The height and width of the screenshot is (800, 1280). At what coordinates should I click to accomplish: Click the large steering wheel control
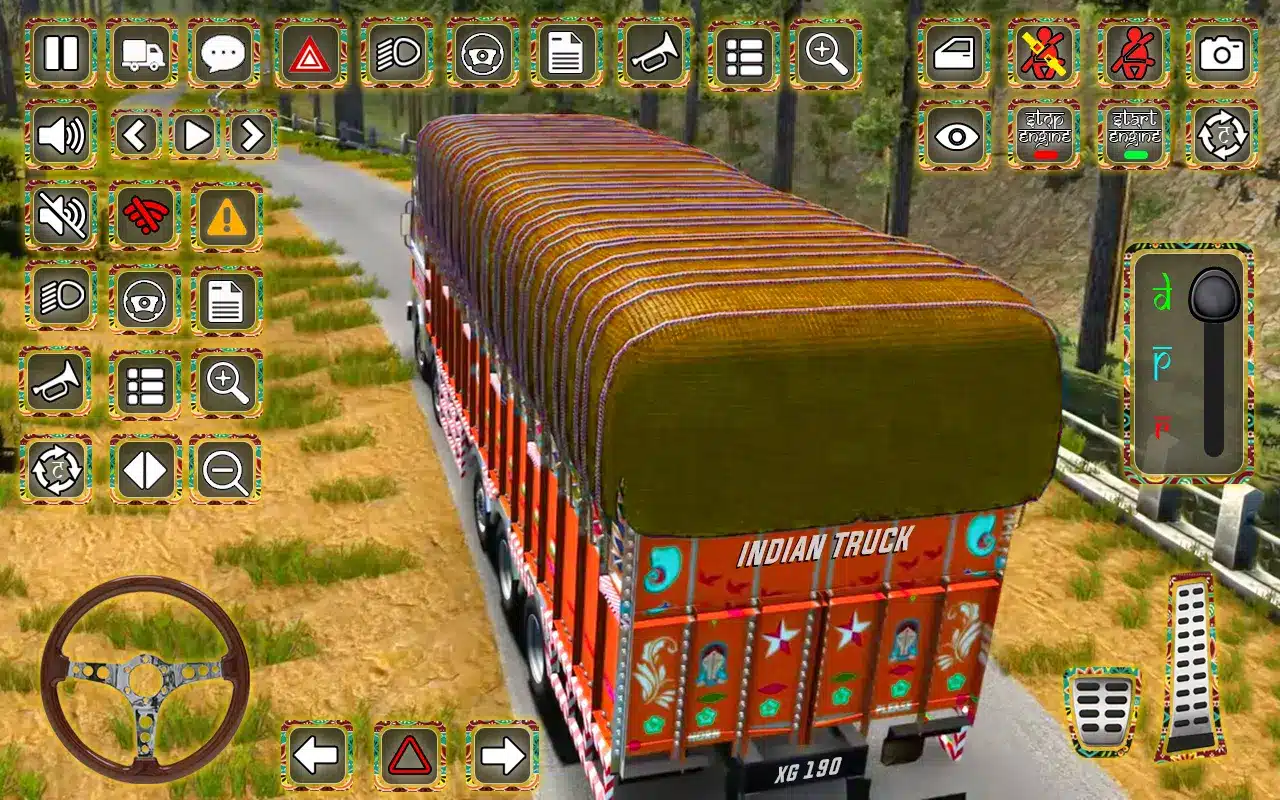coord(145,679)
